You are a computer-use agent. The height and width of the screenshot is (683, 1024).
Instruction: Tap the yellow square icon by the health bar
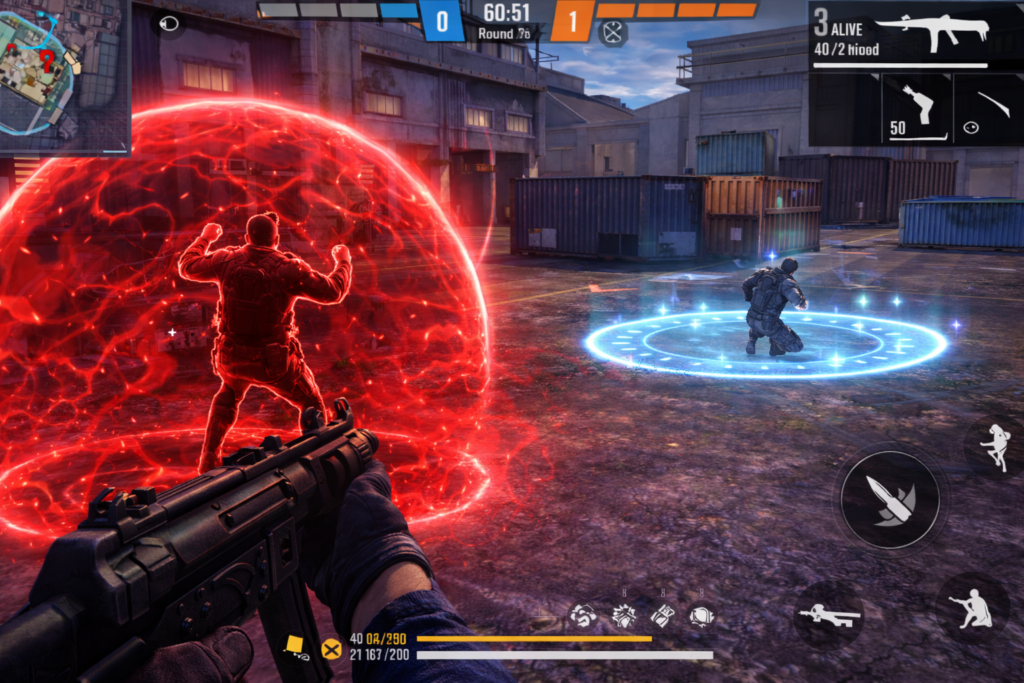coord(295,645)
